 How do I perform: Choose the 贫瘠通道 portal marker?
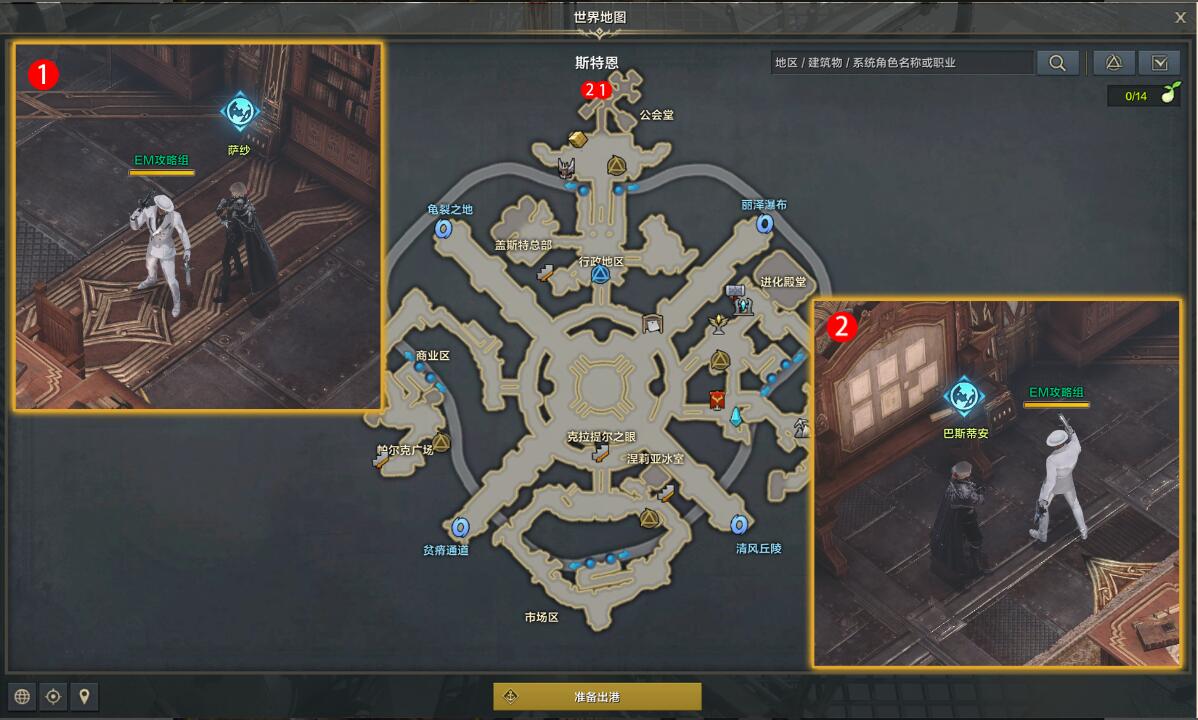point(460,526)
